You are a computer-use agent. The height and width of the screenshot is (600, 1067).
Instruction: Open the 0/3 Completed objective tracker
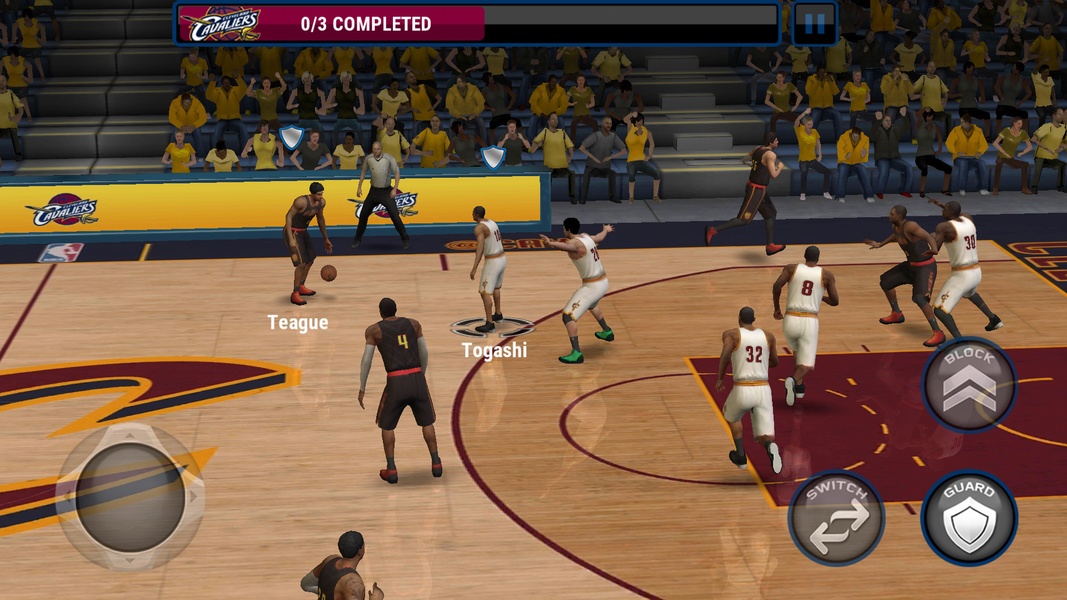366,24
